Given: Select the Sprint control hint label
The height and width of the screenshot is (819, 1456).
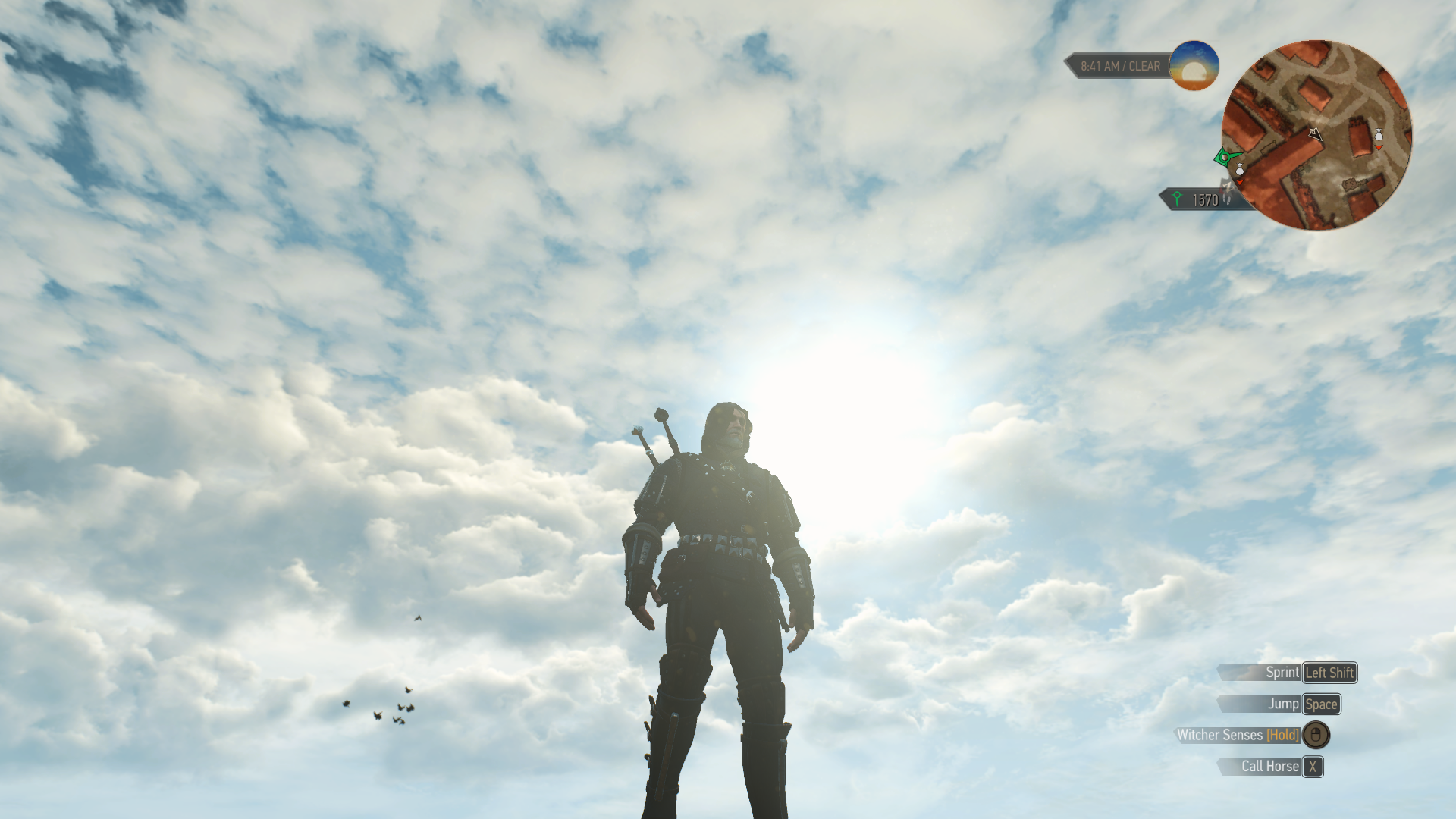Looking at the screenshot, I should pyautogui.click(x=1283, y=673).
